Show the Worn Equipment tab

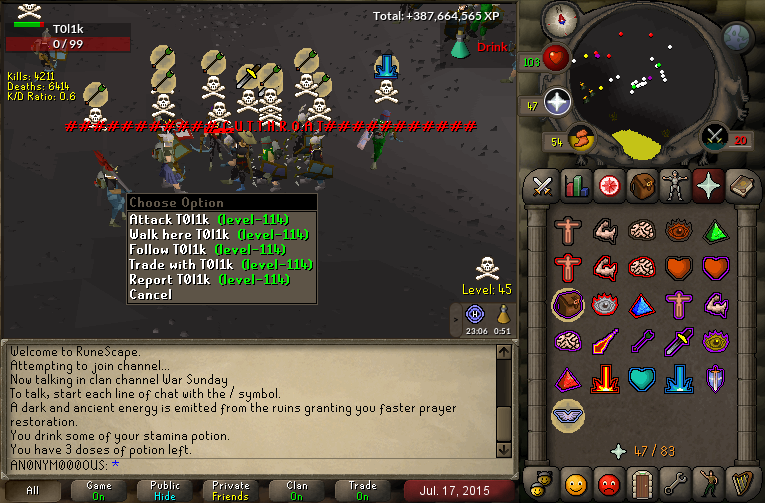[x=674, y=186]
